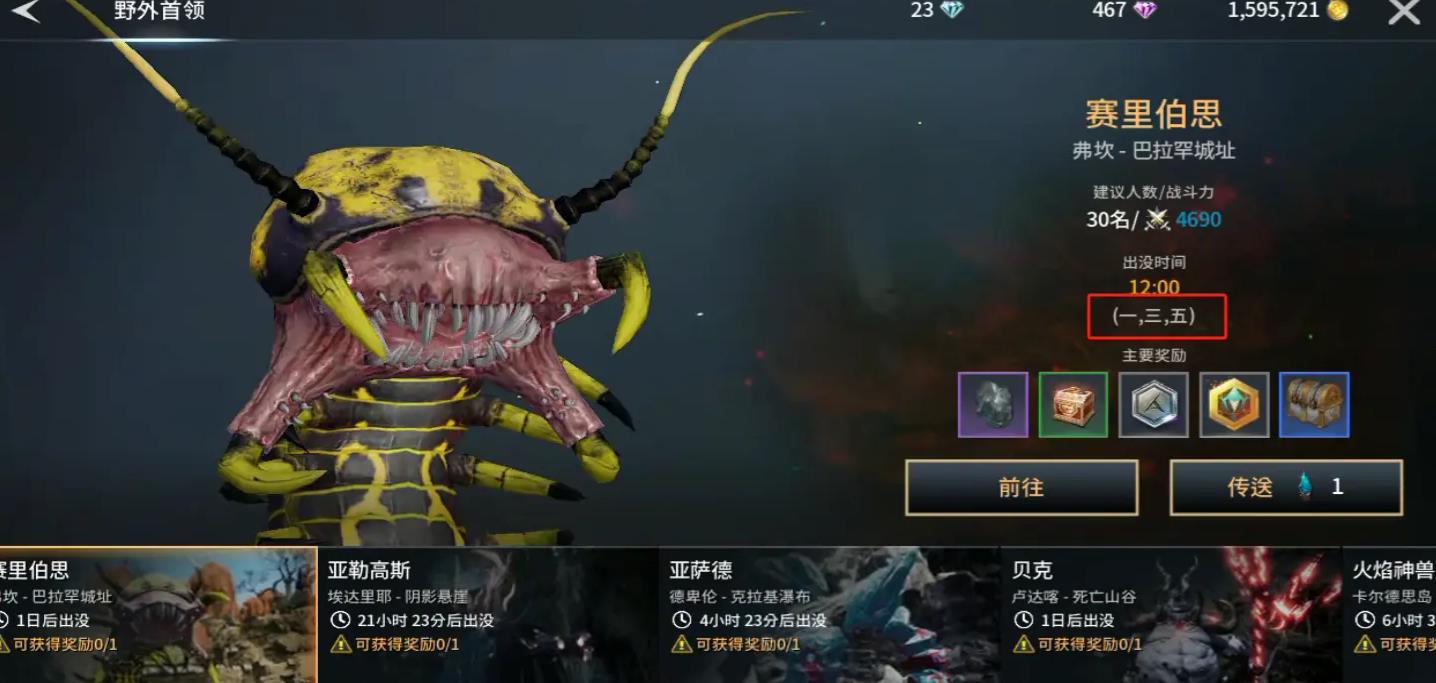This screenshot has width=1436, height=683.
Task: Inspect the grey ore reward icon
Action: [x=993, y=405]
